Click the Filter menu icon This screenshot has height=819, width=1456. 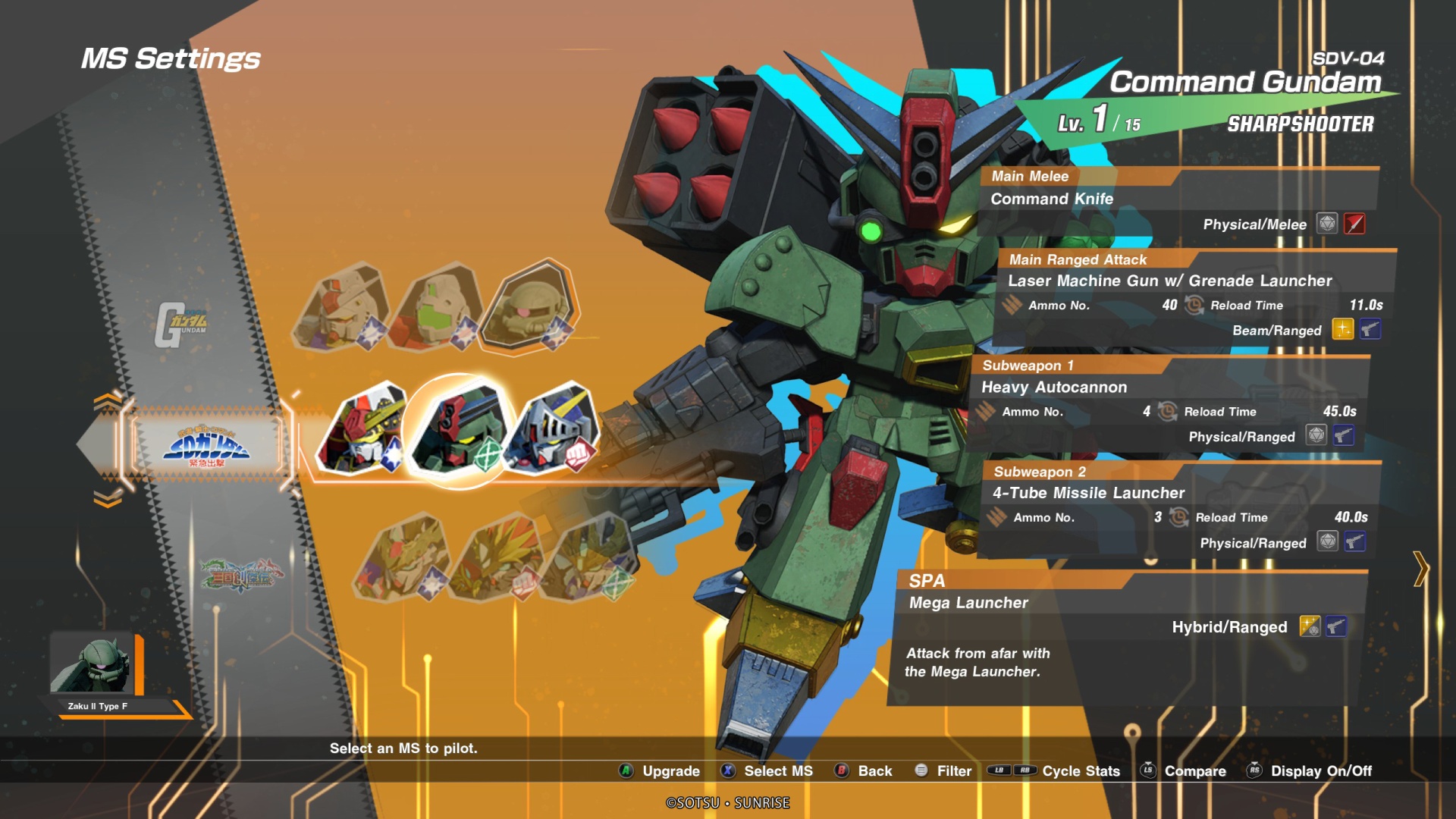[920, 771]
